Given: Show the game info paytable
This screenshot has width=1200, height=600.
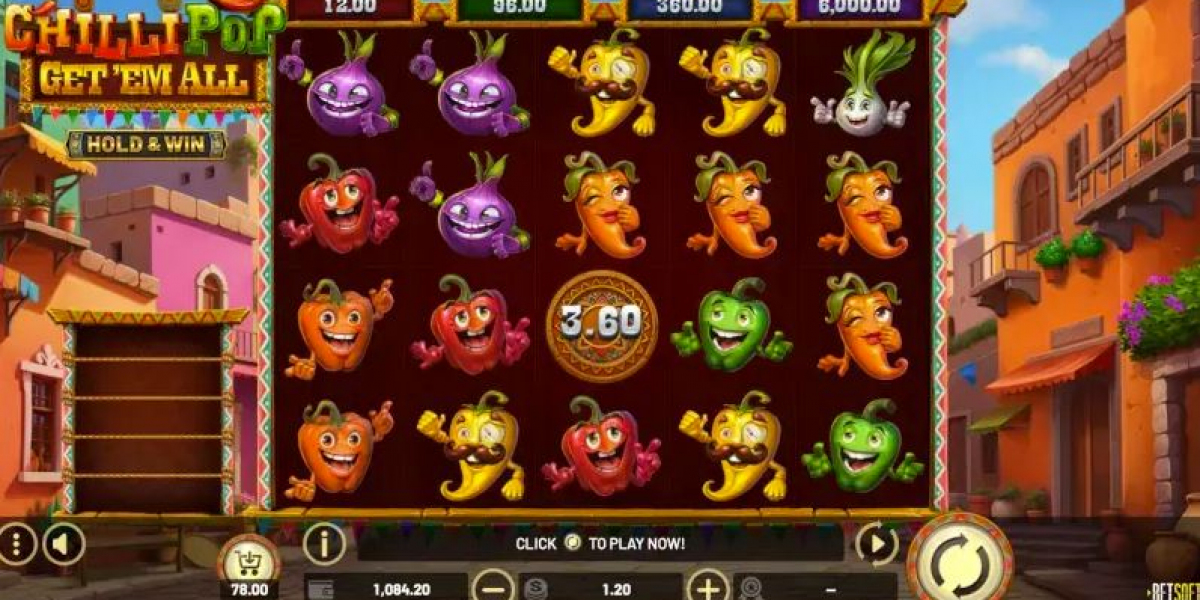Looking at the screenshot, I should pyautogui.click(x=324, y=544).
